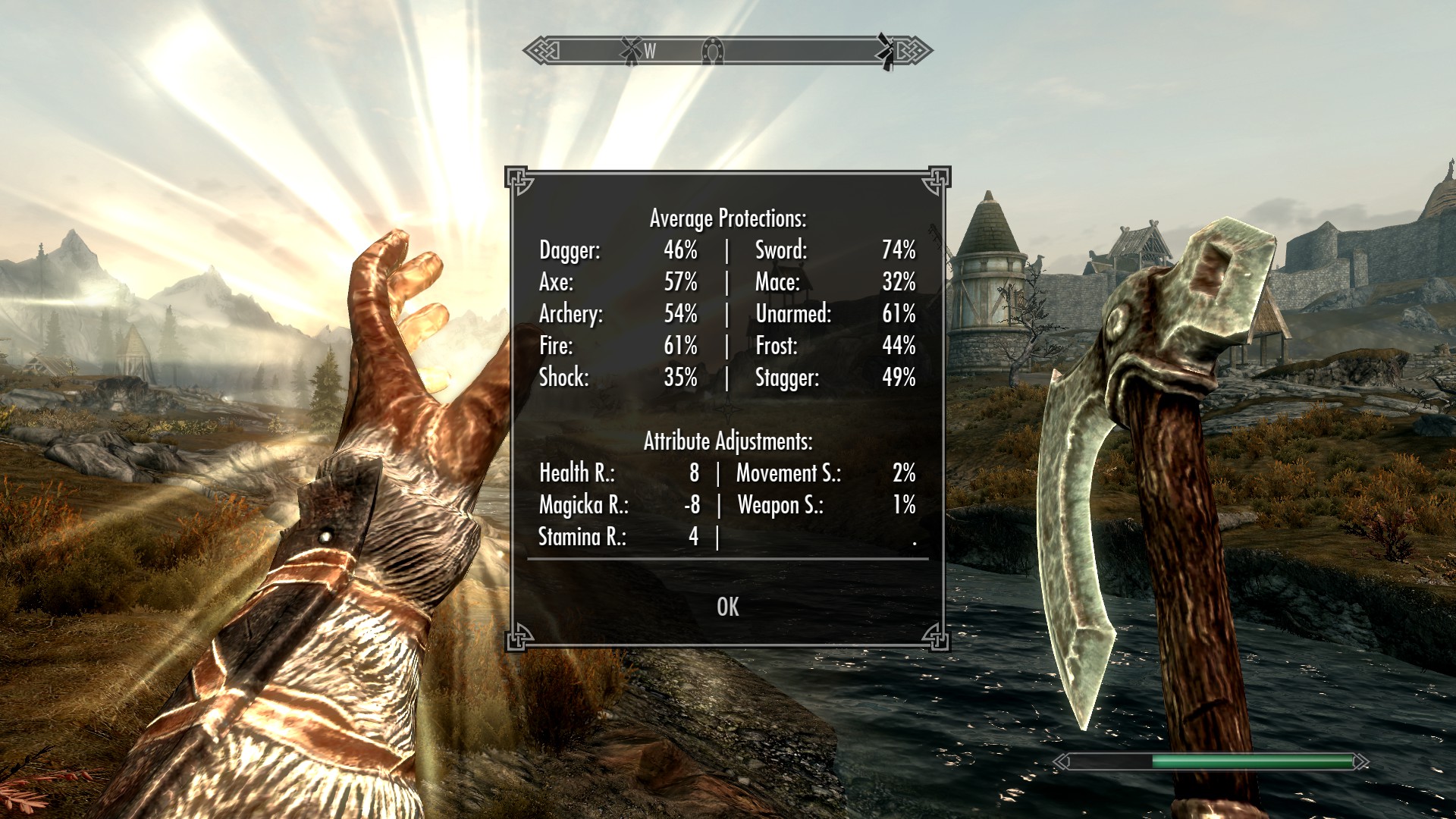This screenshot has width=1456, height=819.
Task: Confirm the protections dialog with OK
Action: [x=727, y=607]
